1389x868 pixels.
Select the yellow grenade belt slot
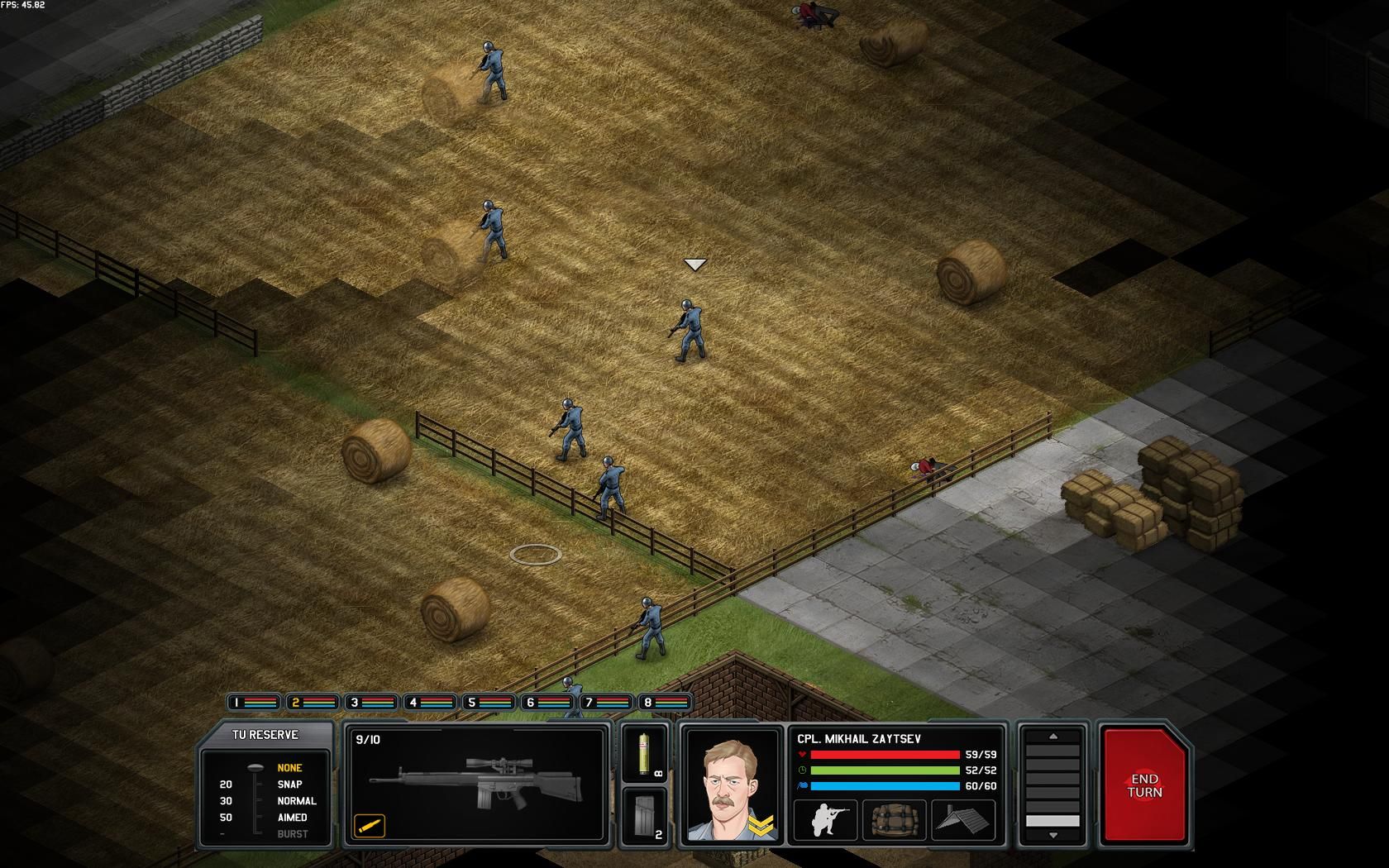coord(644,753)
